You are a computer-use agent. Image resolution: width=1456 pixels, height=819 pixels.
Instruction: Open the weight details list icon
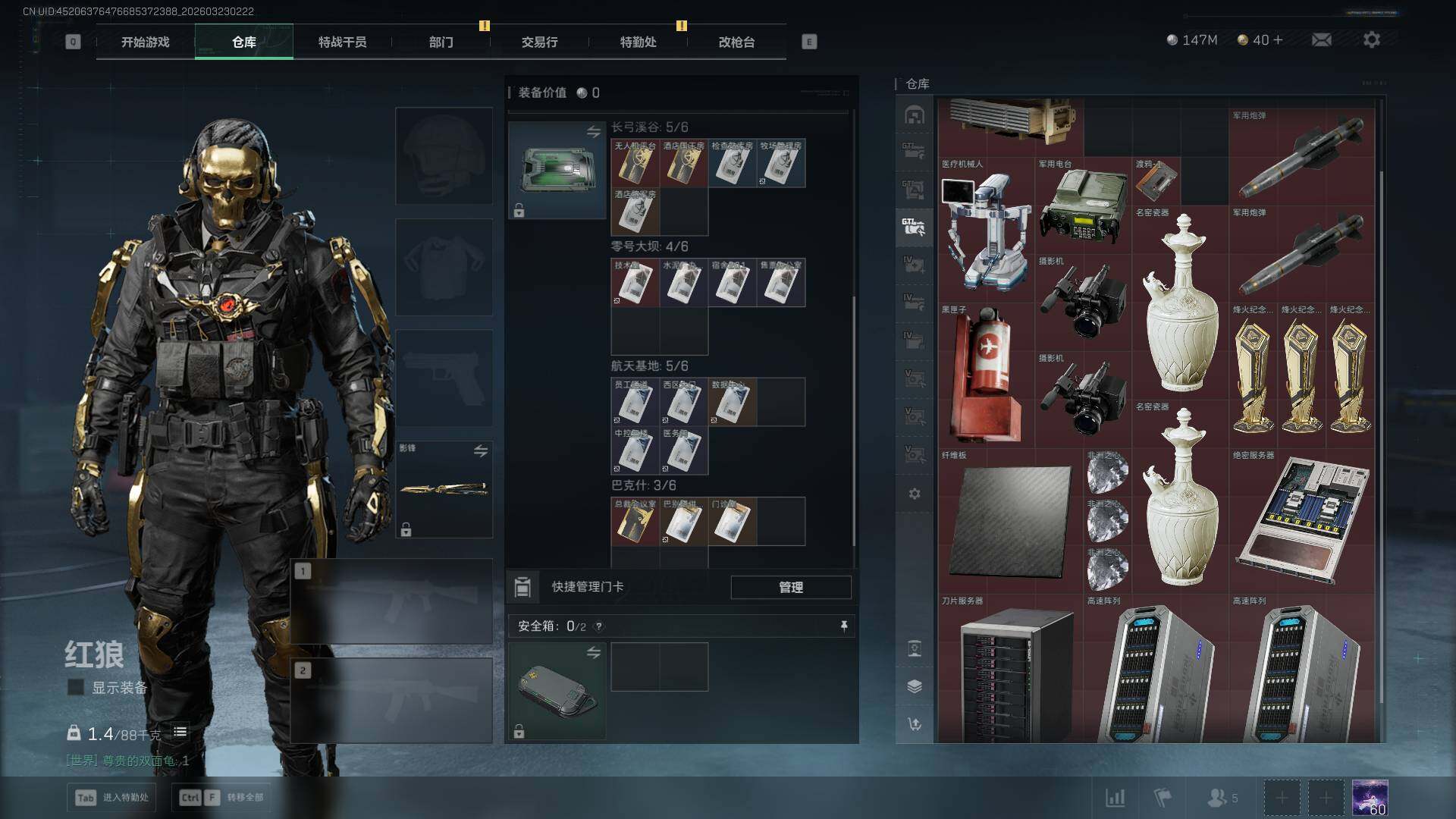(180, 733)
